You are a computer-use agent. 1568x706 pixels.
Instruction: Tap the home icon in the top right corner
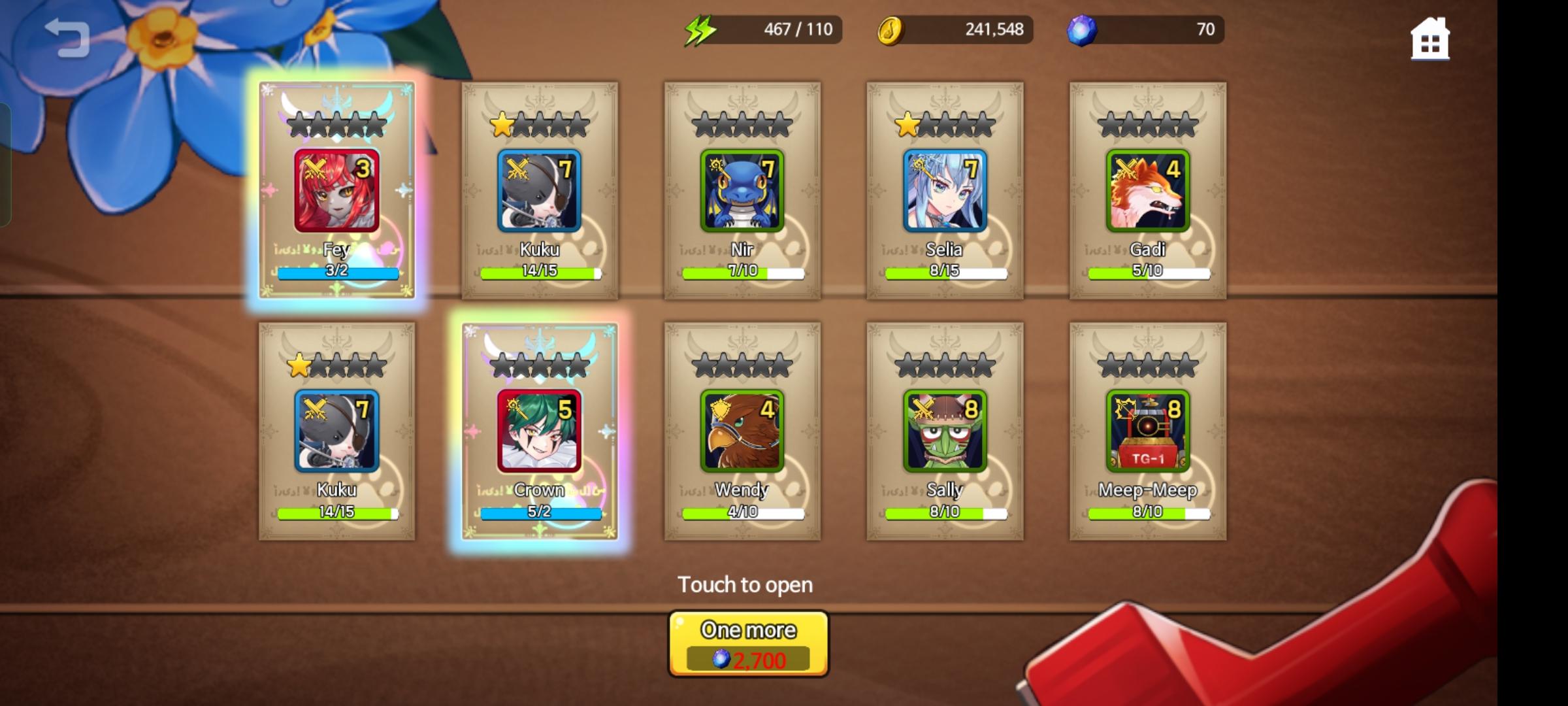(x=1431, y=39)
